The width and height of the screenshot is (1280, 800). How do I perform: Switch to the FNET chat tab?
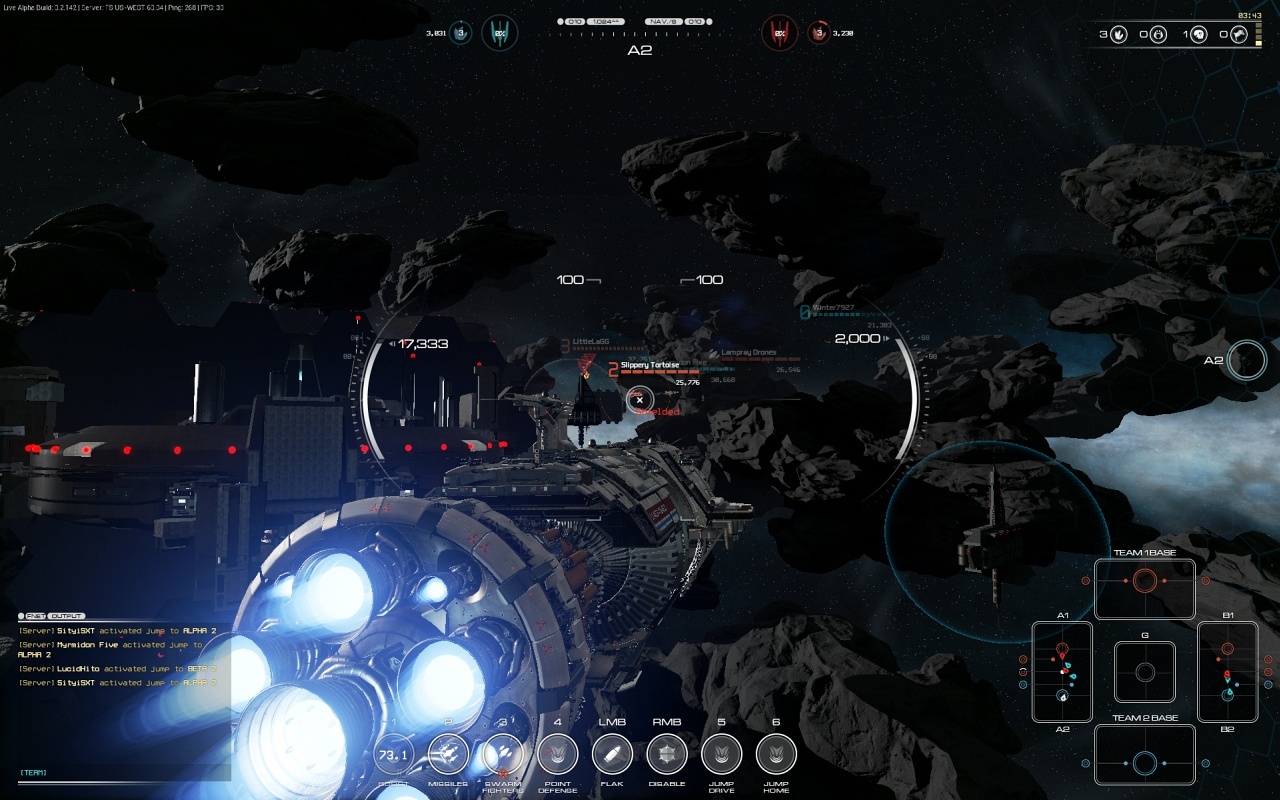(35, 616)
